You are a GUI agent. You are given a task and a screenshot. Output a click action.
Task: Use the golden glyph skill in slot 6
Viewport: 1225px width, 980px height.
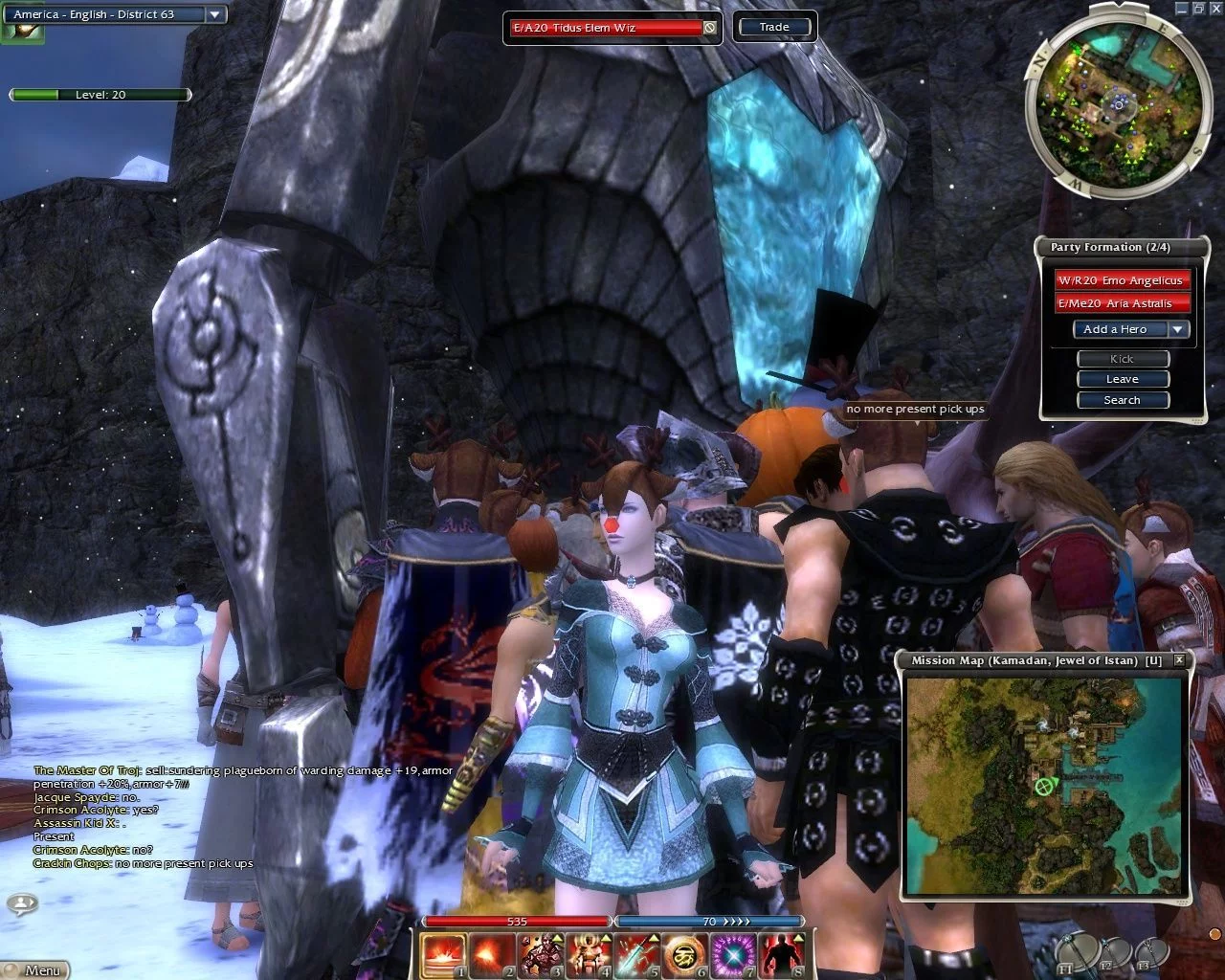pos(685,955)
